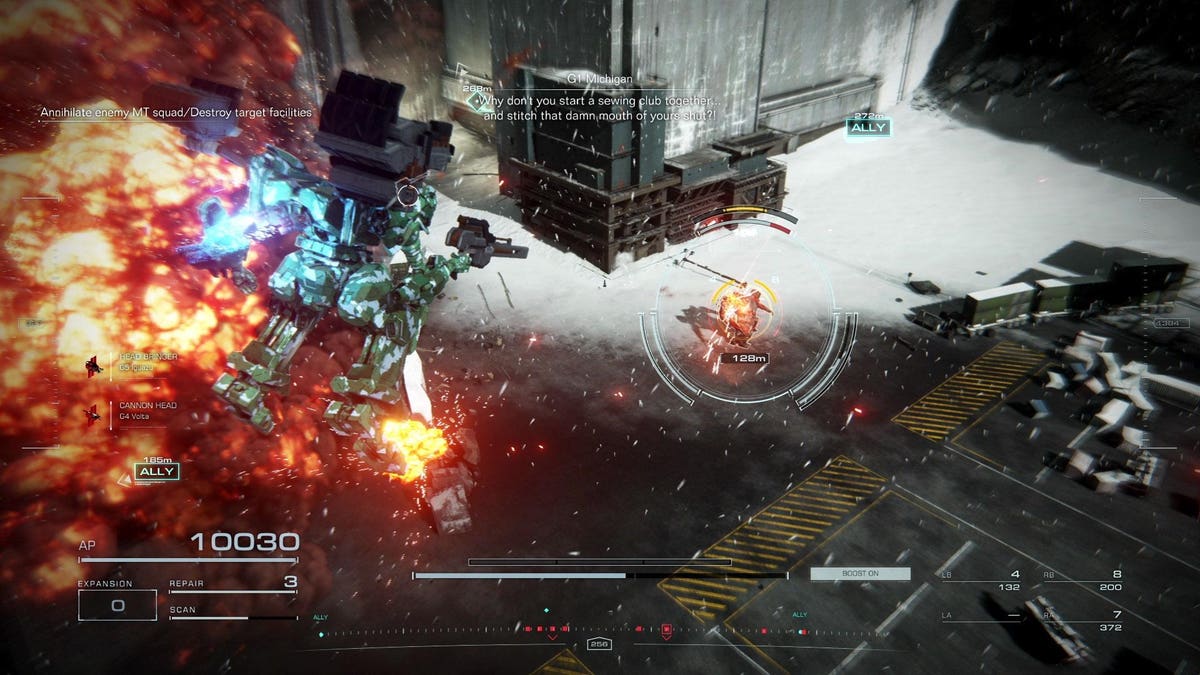Toggle the BOOST ON indicator
This screenshot has height=675, width=1200.
tap(860, 574)
